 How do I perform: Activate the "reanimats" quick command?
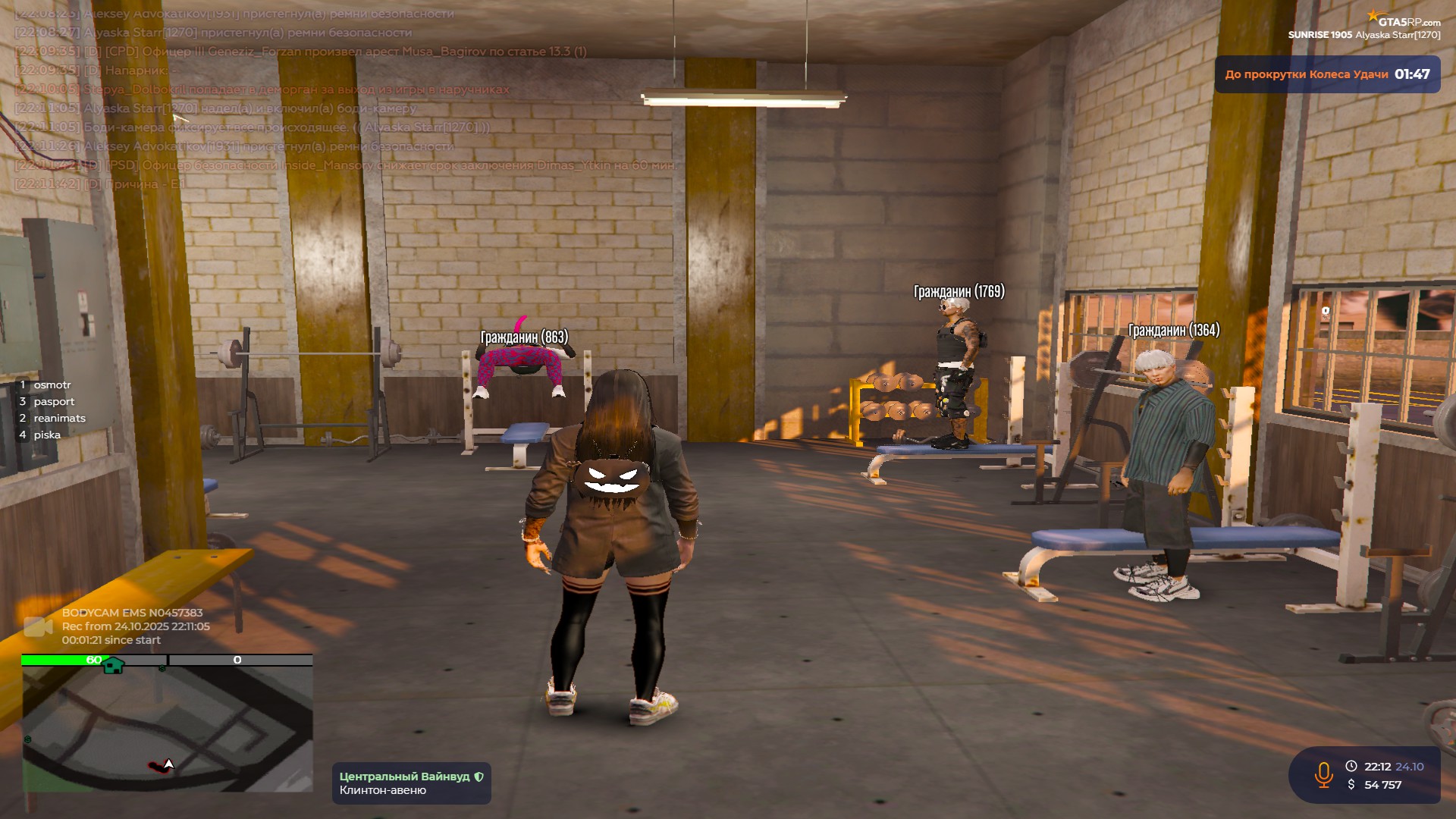coord(59,419)
